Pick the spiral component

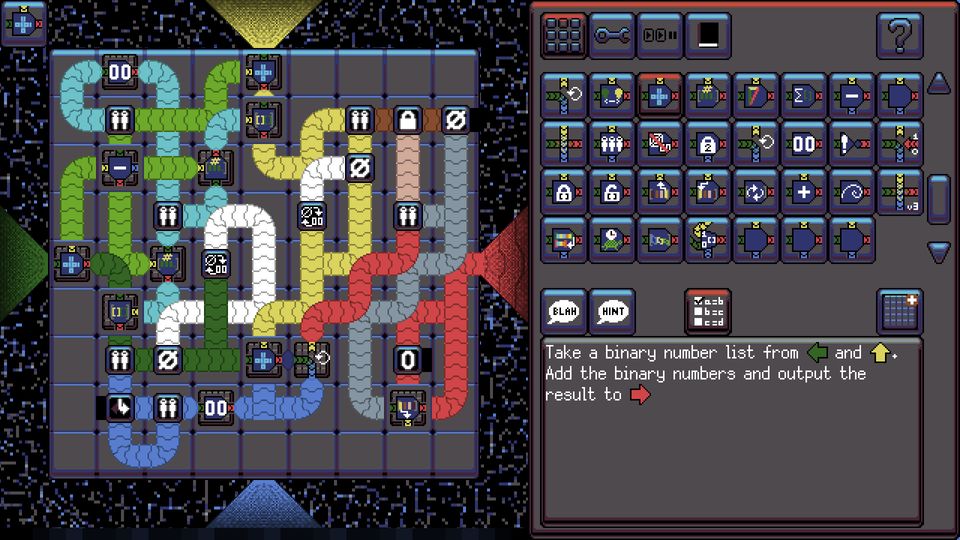pos(852,191)
